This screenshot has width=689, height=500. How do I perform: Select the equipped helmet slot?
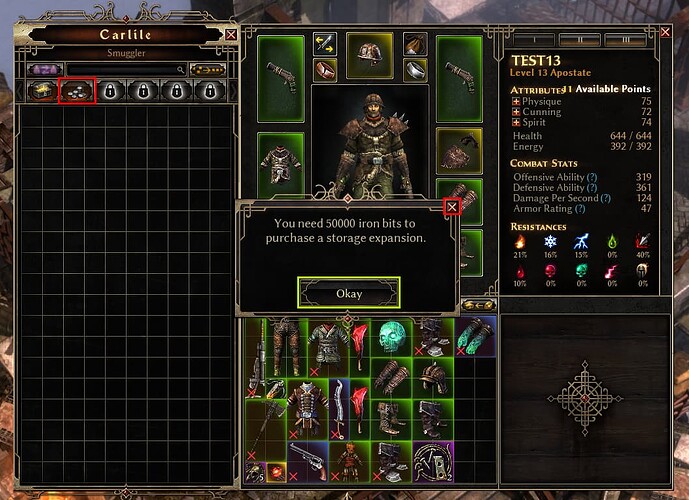369,56
